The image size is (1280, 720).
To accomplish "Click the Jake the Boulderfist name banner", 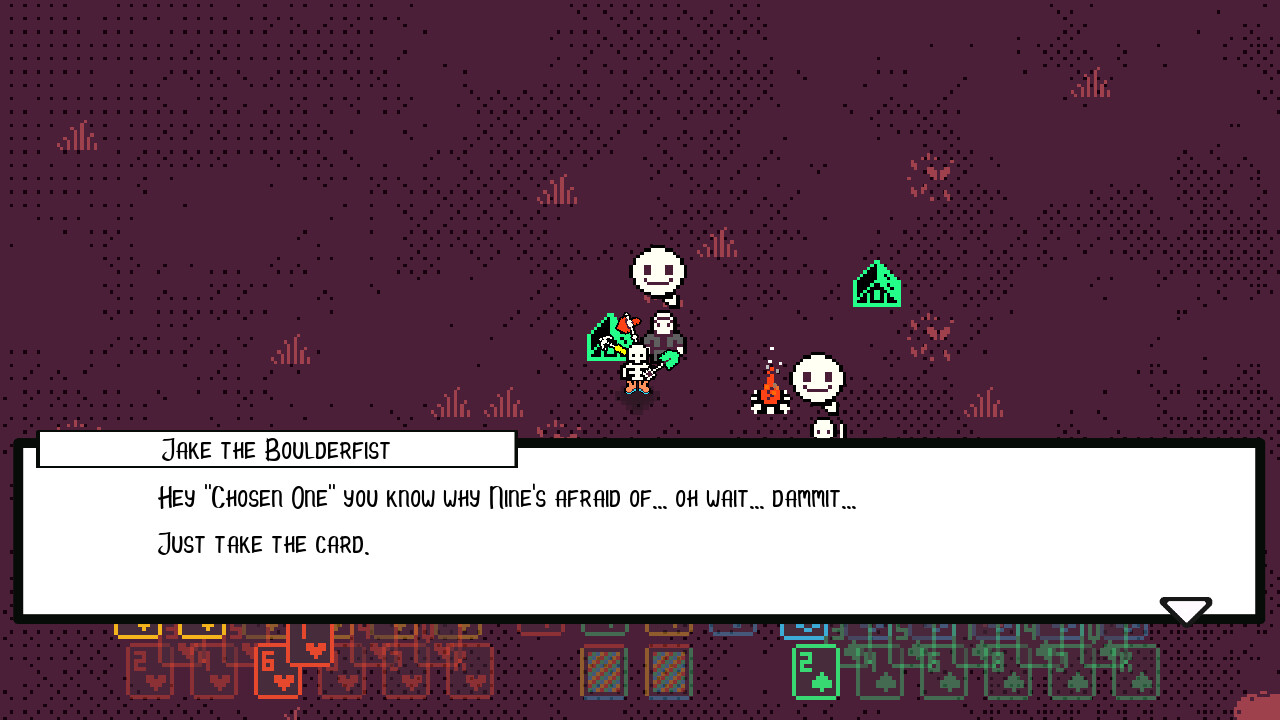I will coord(277,450).
